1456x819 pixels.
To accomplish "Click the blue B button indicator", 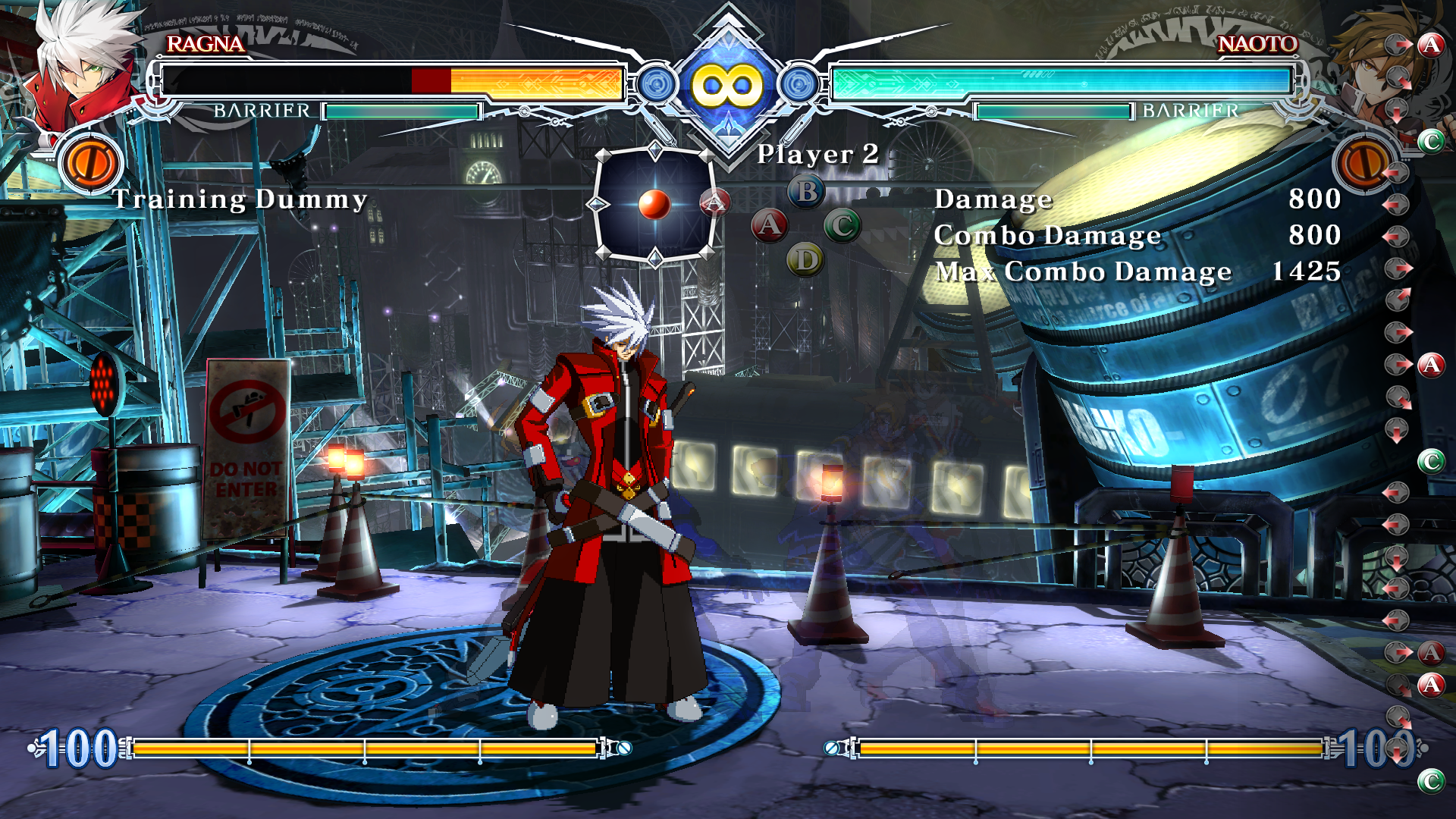I will pyautogui.click(x=806, y=192).
